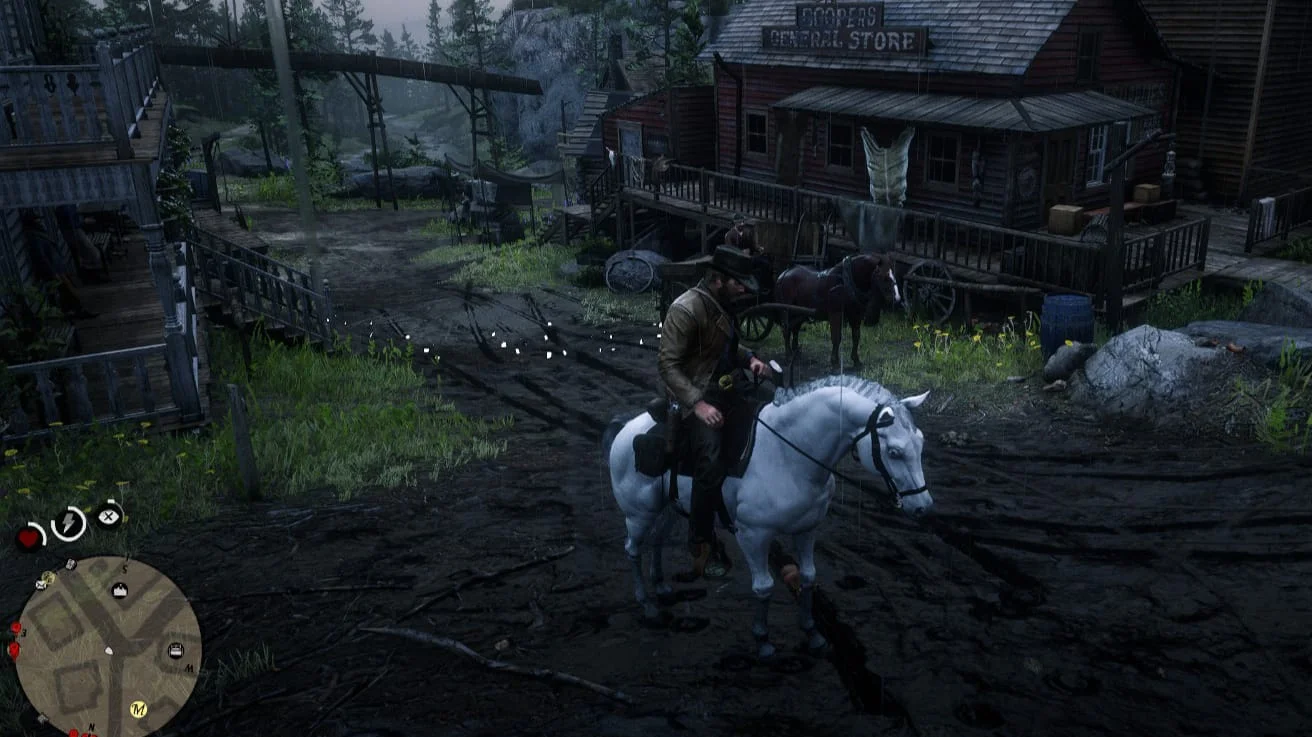The width and height of the screenshot is (1312, 737).
Task: Select the general store marker on the minimap
Action: point(119,590)
